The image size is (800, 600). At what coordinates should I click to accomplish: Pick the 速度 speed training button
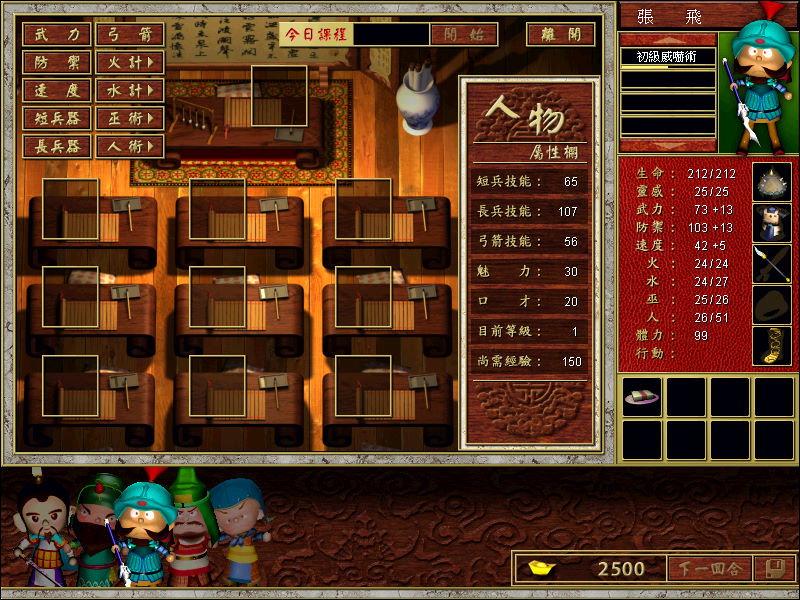click(57, 90)
